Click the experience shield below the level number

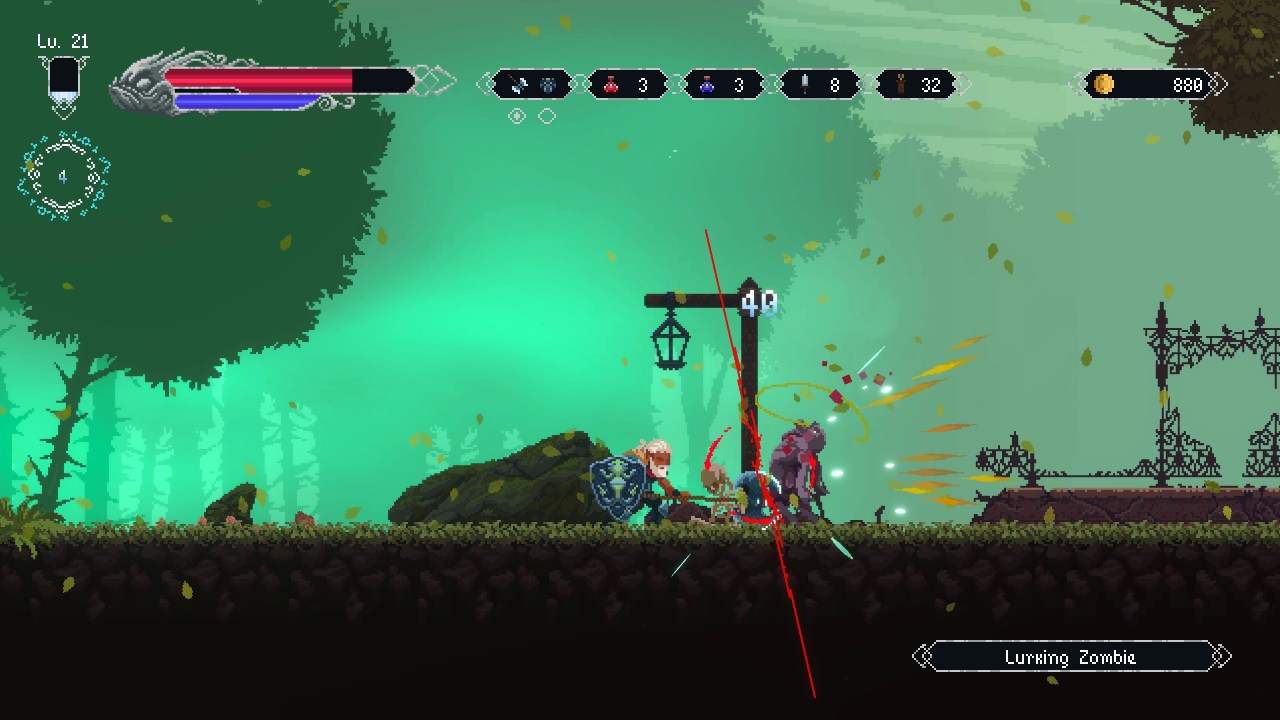click(x=63, y=80)
